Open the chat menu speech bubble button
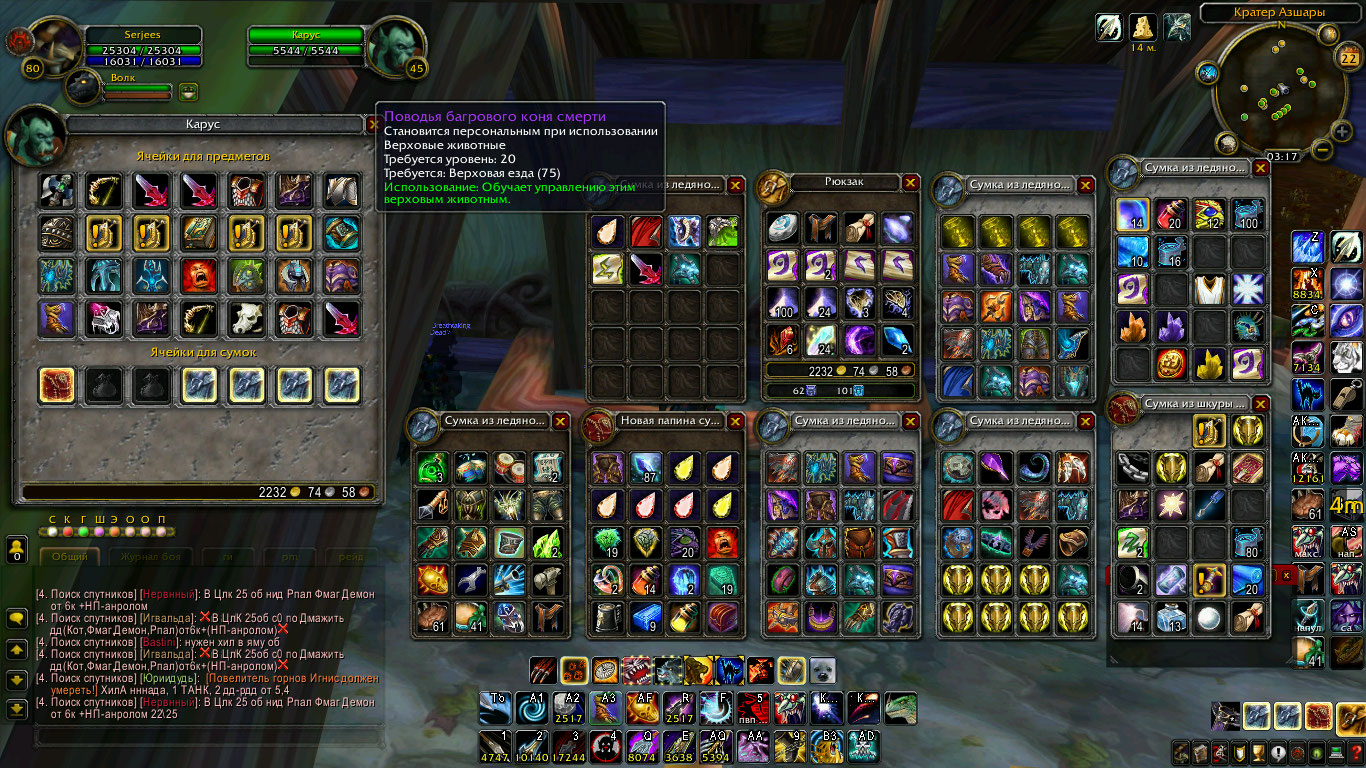The width and height of the screenshot is (1366, 768). (17, 620)
